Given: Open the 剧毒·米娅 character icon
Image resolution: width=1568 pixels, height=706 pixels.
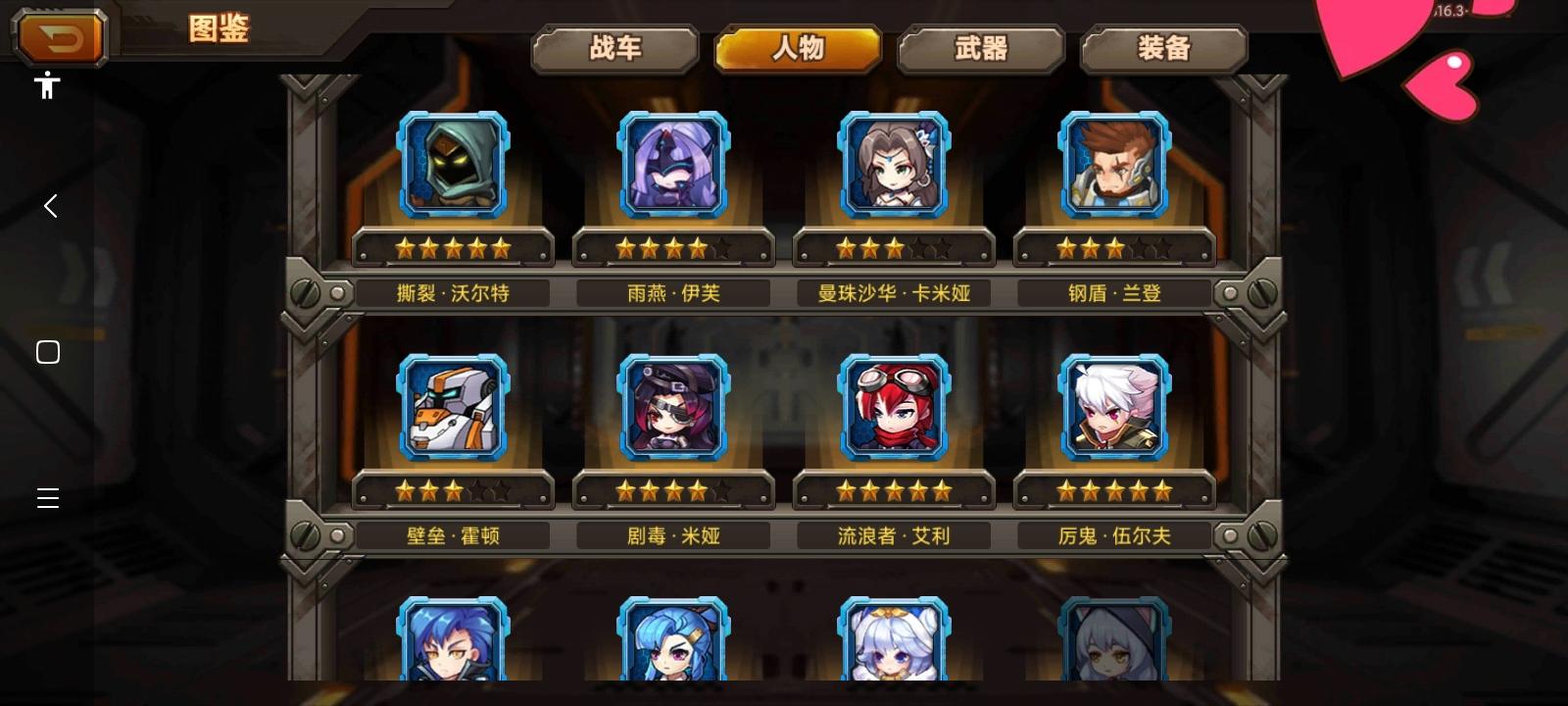Looking at the screenshot, I should point(672,406).
